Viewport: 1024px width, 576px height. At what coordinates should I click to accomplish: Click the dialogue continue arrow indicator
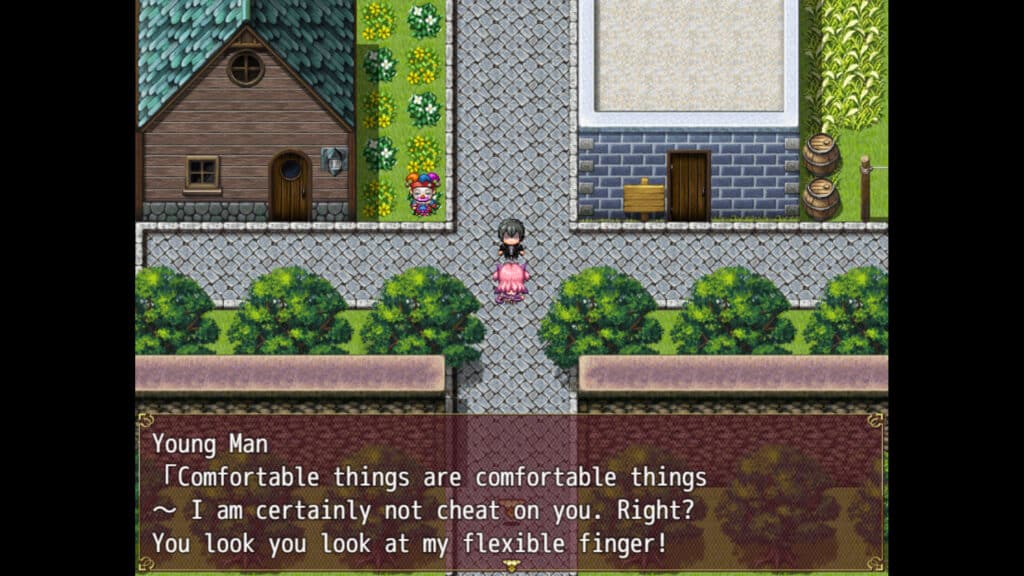coord(511,566)
